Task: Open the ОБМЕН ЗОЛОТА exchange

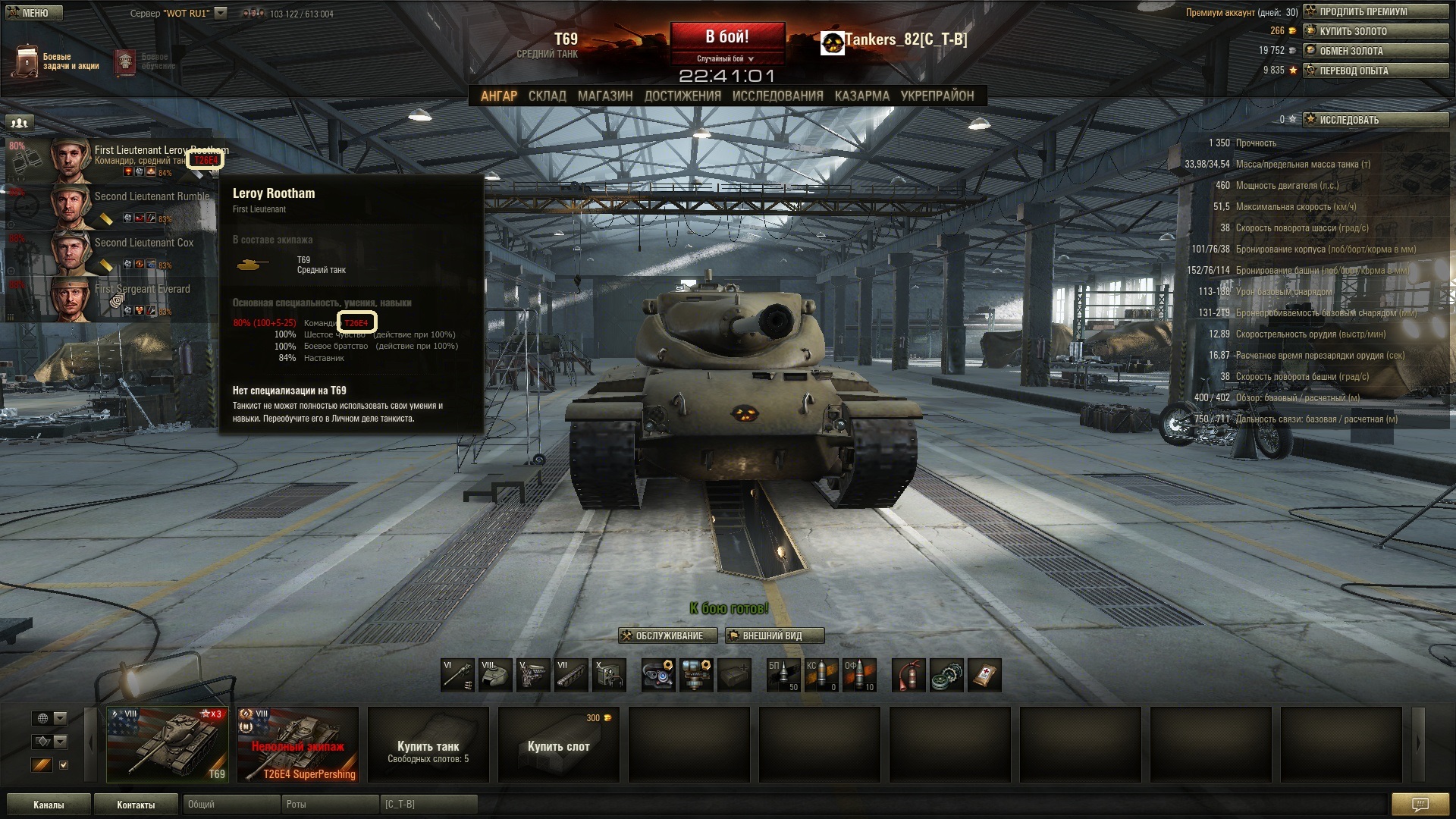Action: [x=1376, y=51]
